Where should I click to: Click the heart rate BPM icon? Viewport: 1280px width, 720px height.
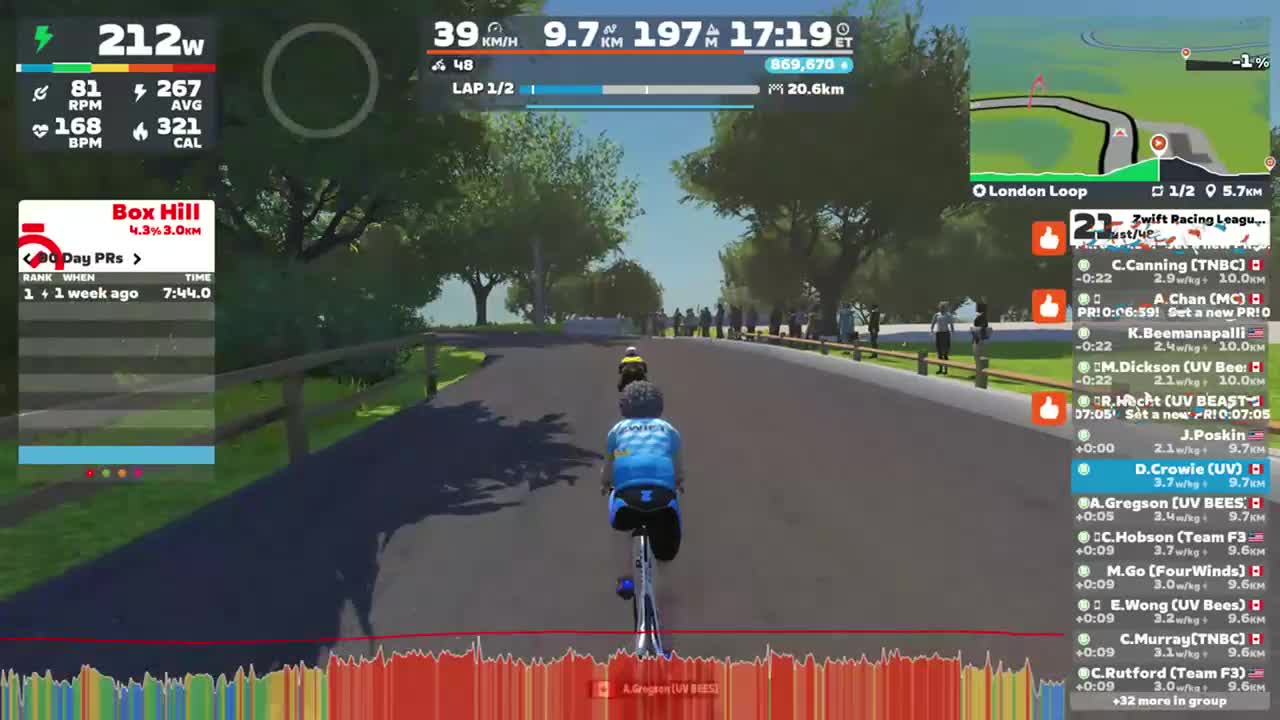[x=38, y=127]
